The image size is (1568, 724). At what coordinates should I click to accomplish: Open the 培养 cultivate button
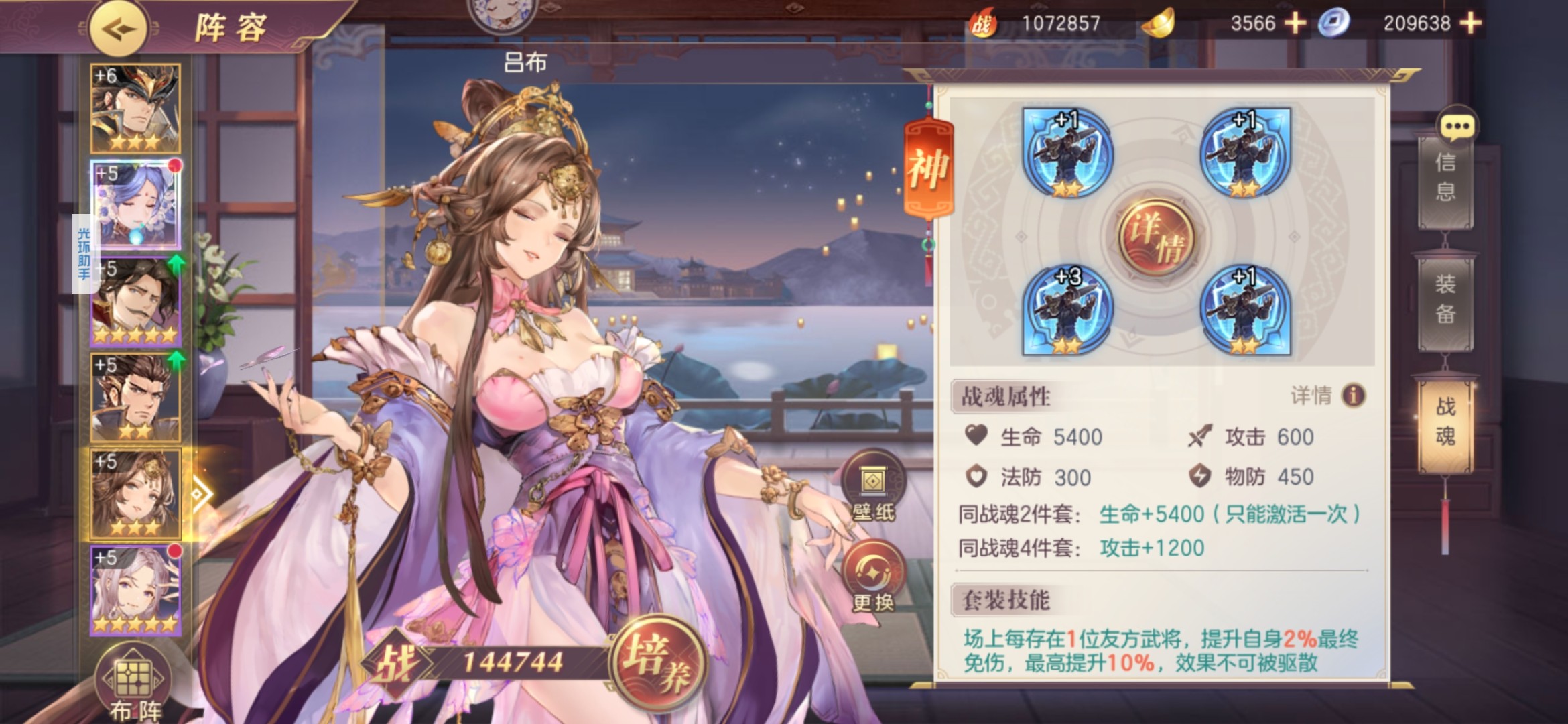point(657,662)
